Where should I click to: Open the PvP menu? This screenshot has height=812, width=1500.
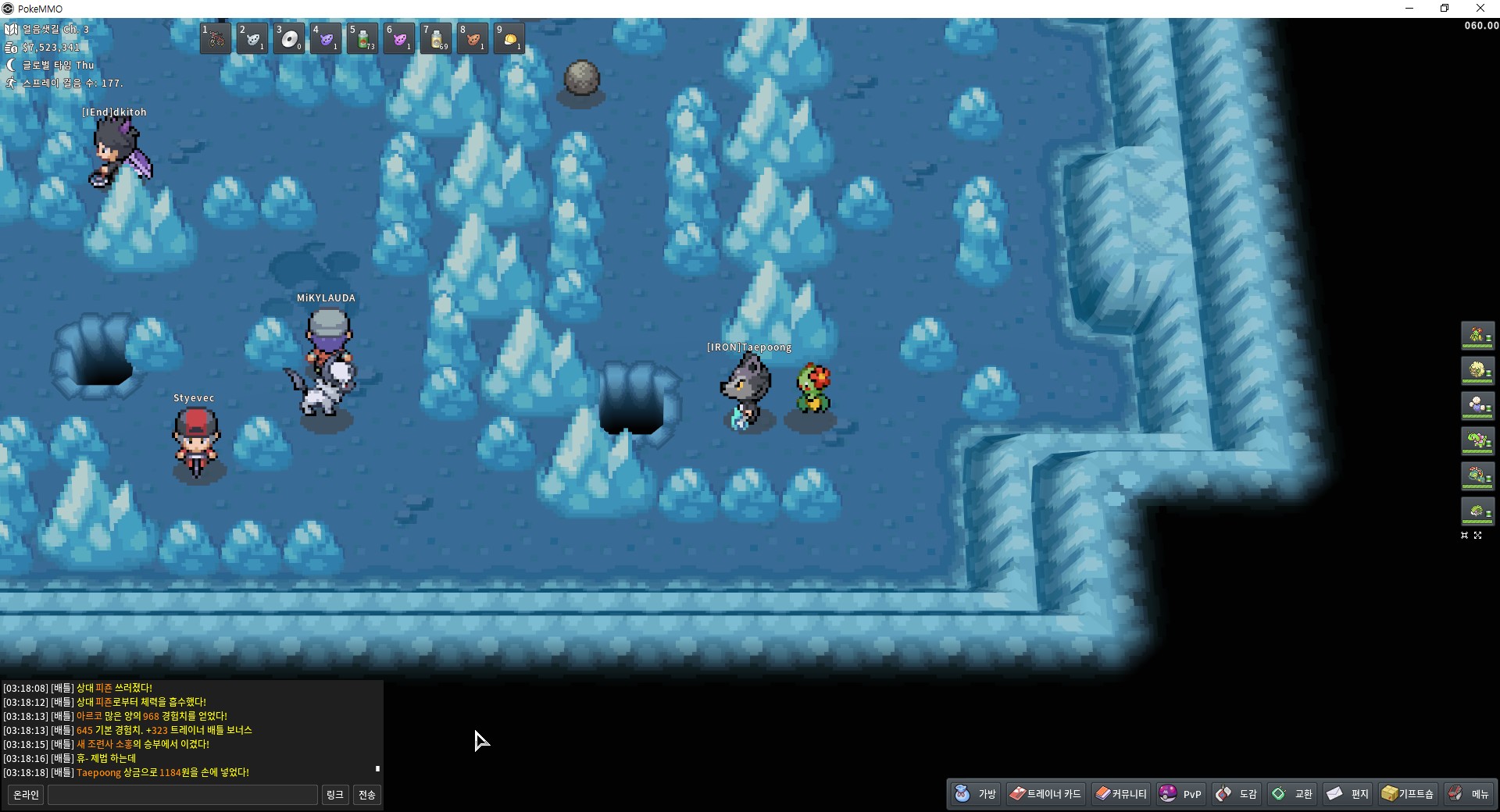(1180, 794)
